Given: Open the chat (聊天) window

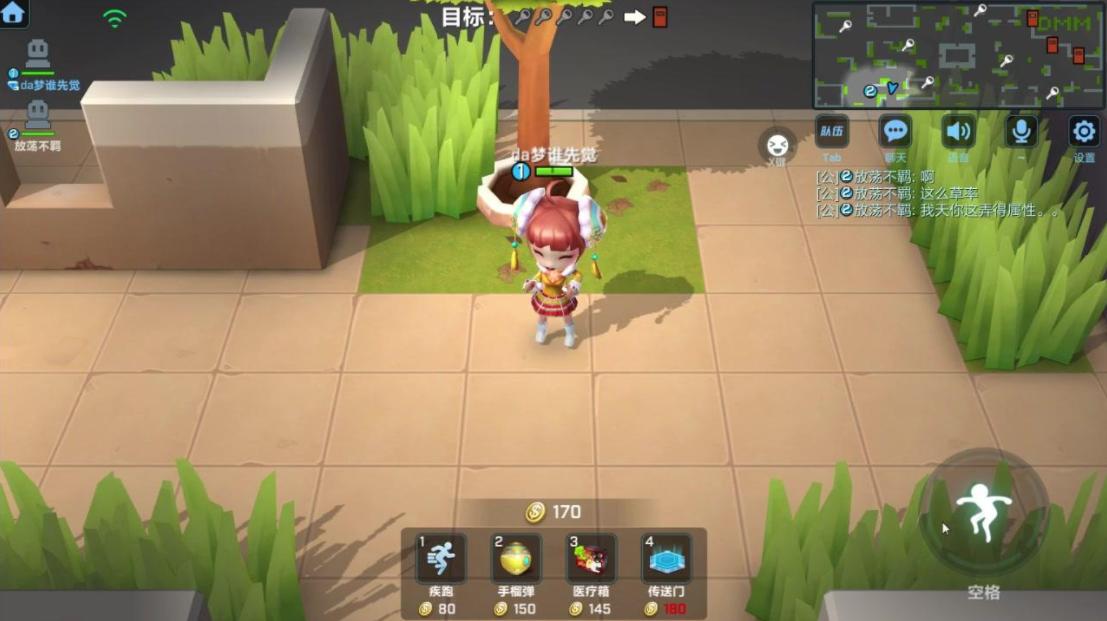Looking at the screenshot, I should click(x=895, y=131).
